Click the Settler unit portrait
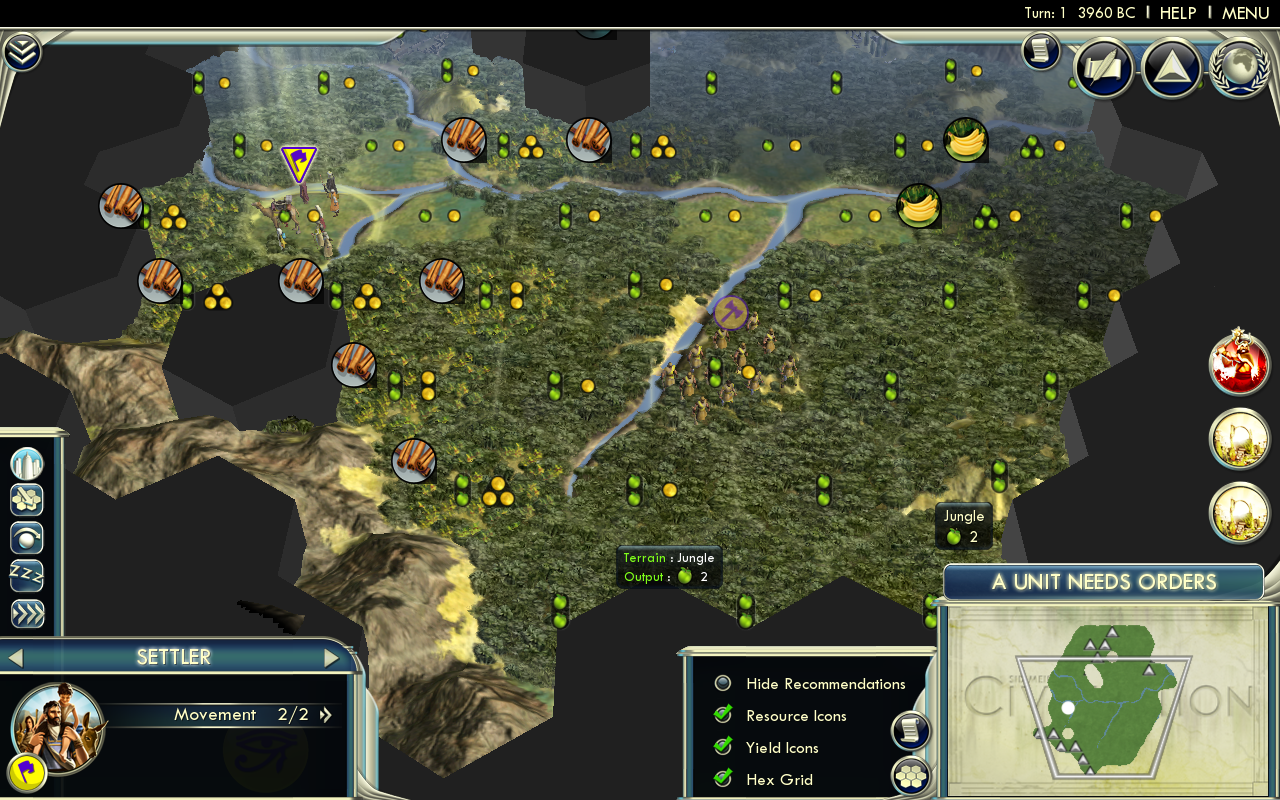The height and width of the screenshot is (800, 1280). [58, 723]
